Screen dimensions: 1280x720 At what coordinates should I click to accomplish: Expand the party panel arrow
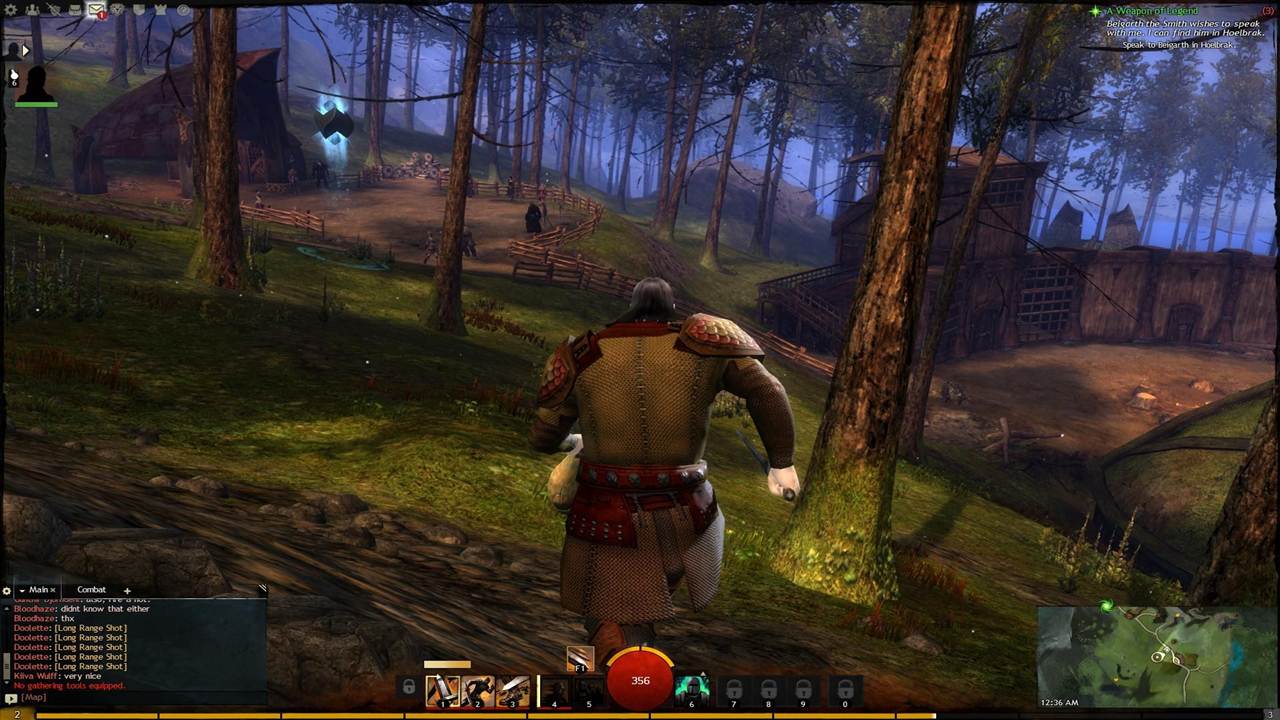[26, 50]
